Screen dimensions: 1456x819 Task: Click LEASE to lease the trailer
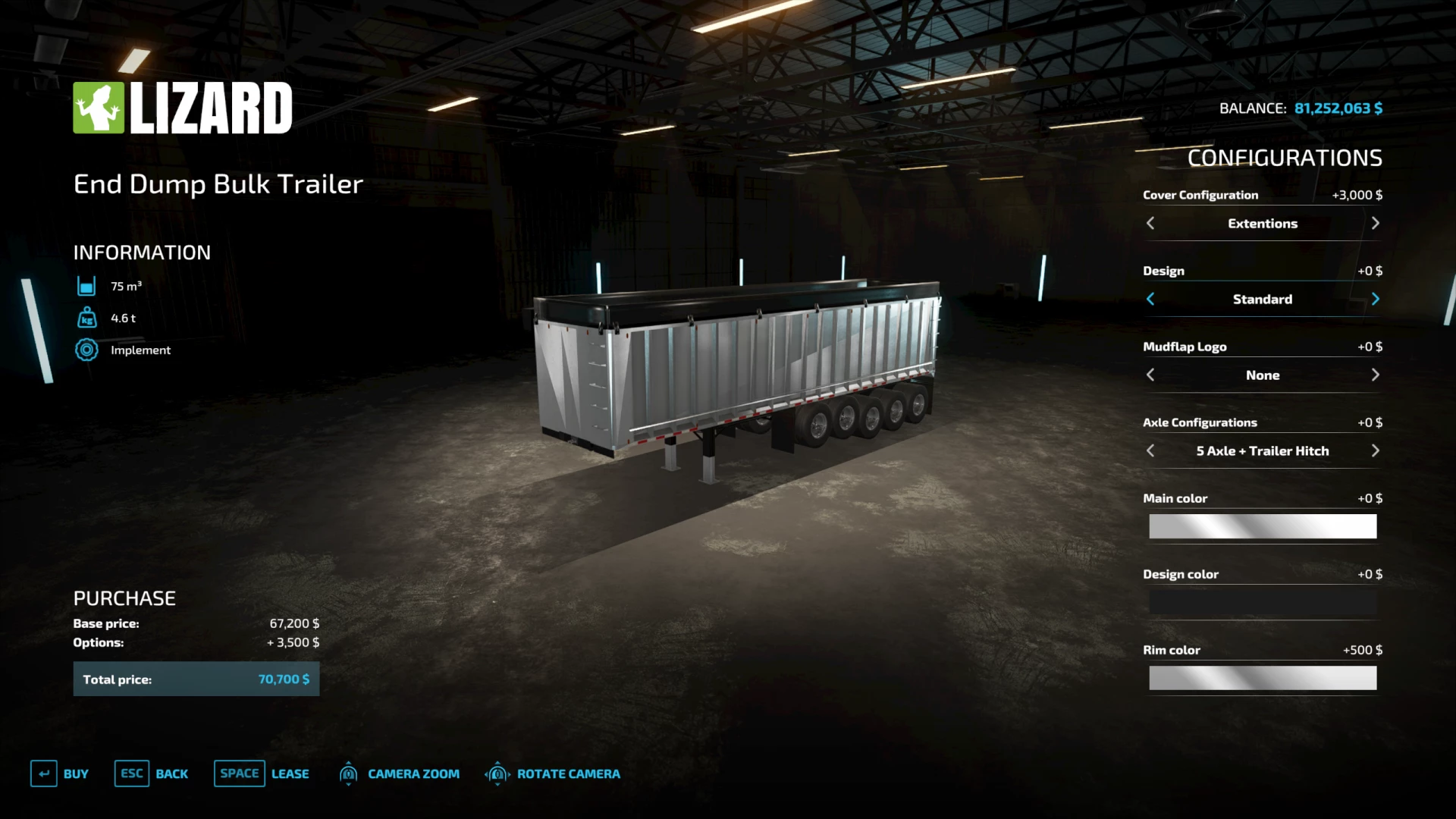pos(290,773)
